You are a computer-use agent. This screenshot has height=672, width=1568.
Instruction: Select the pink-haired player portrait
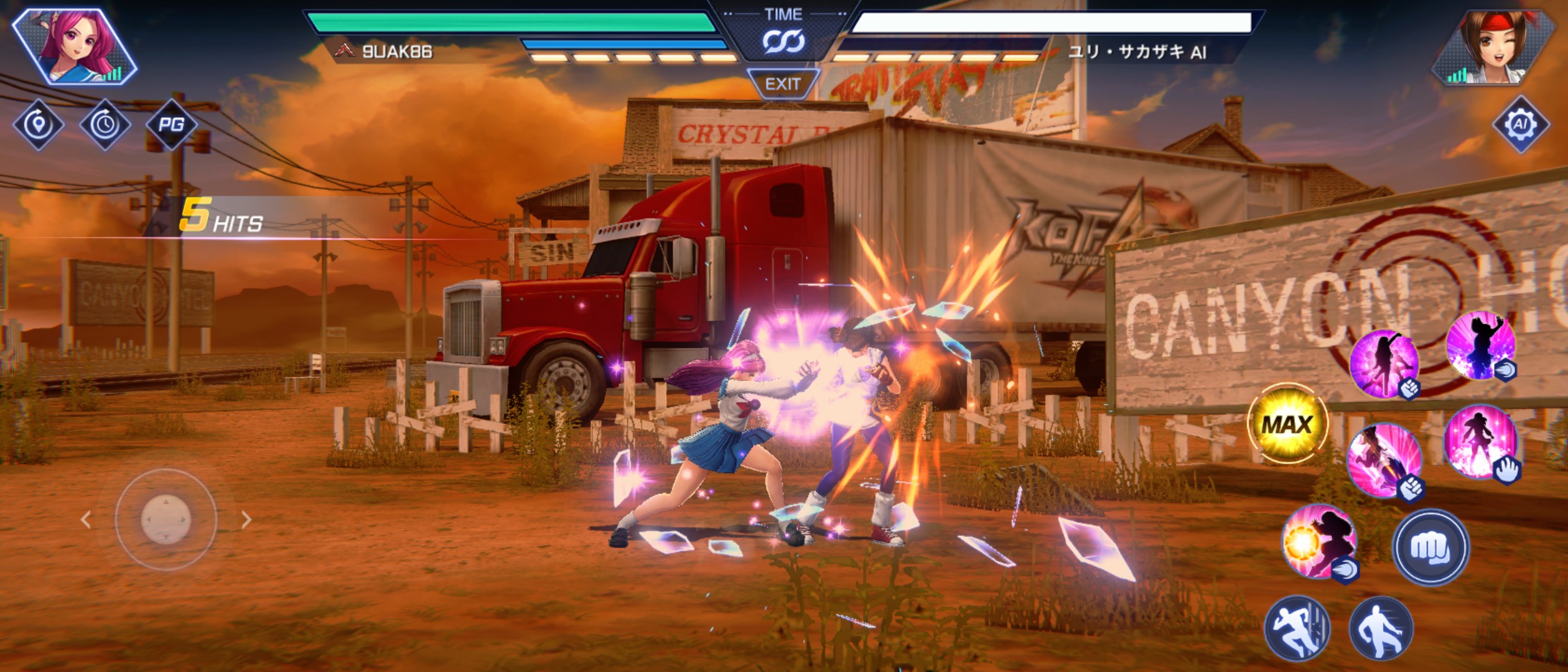click(x=75, y=47)
